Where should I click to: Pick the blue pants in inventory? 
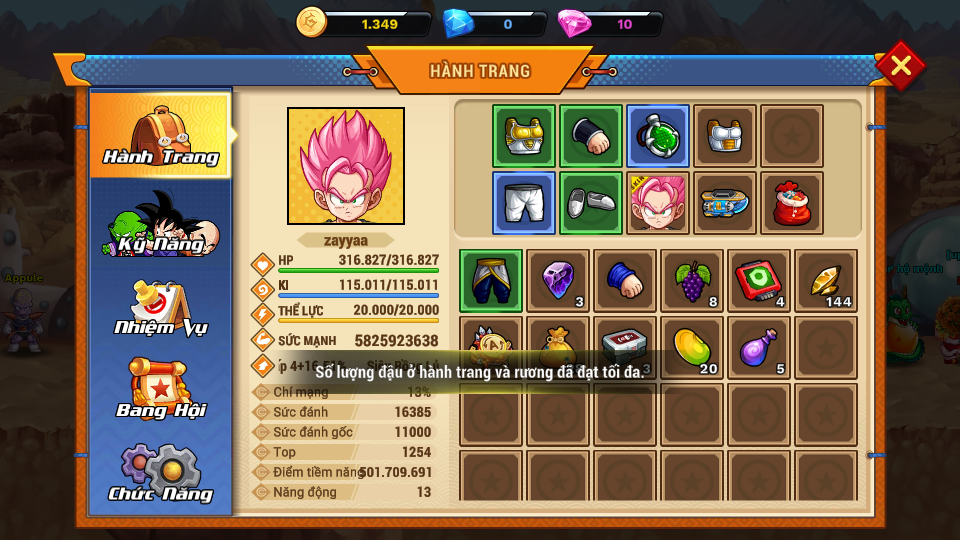click(491, 281)
